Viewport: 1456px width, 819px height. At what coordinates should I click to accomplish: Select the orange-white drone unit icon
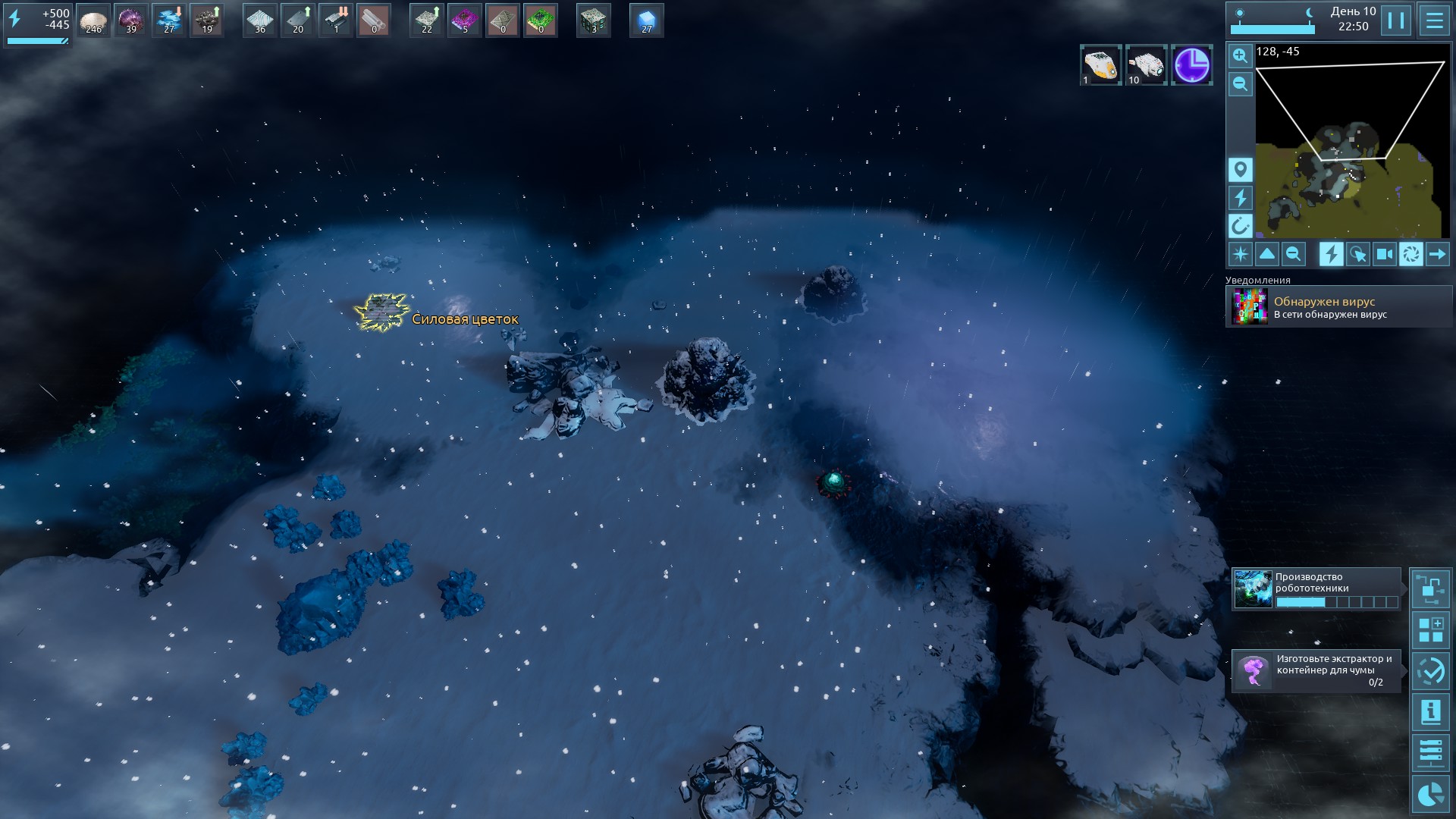point(1100,65)
